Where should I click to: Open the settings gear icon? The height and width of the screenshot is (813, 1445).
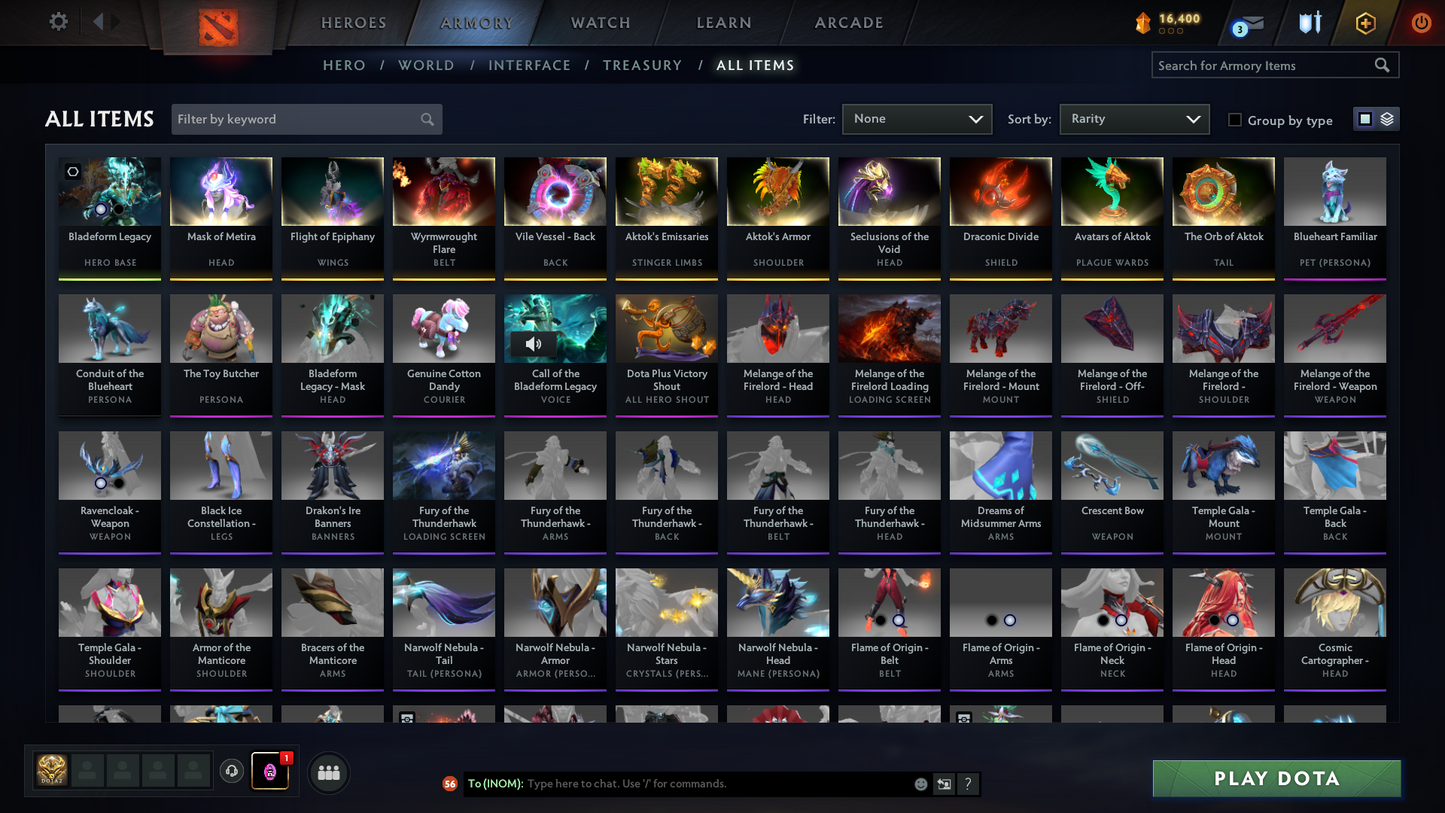click(x=58, y=21)
